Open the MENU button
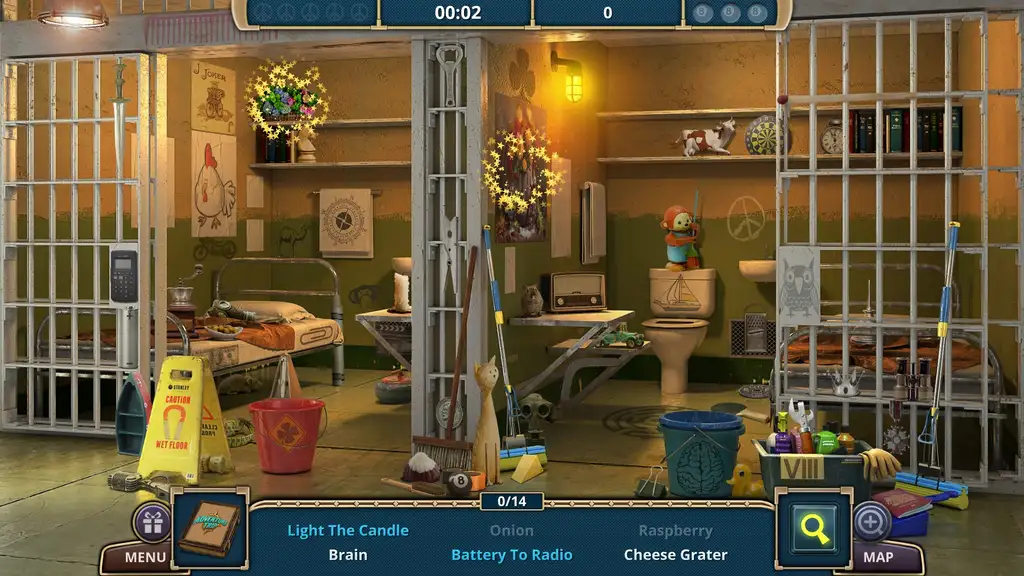The image size is (1024, 576). pos(146,557)
